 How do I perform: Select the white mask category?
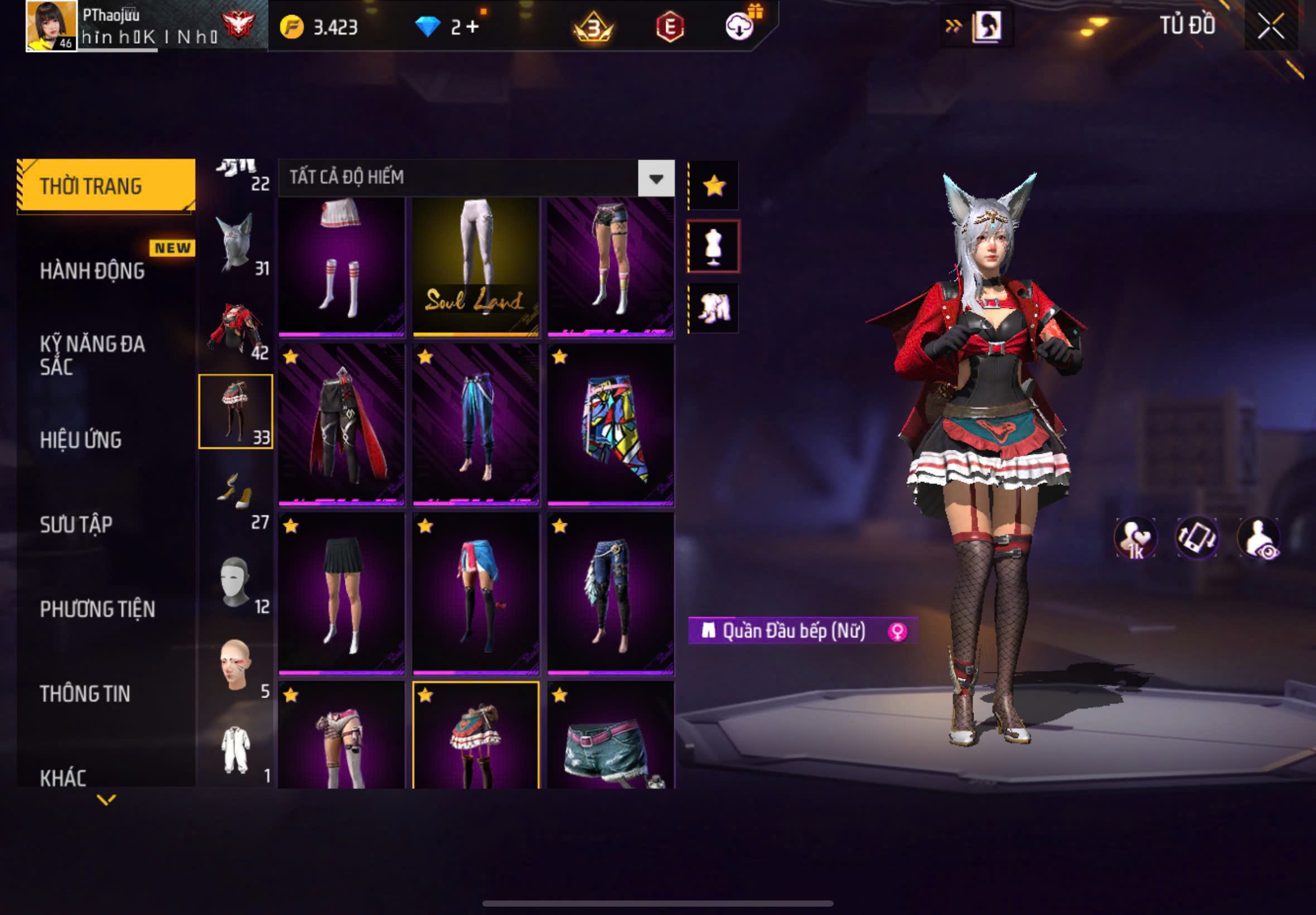coord(236,582)
